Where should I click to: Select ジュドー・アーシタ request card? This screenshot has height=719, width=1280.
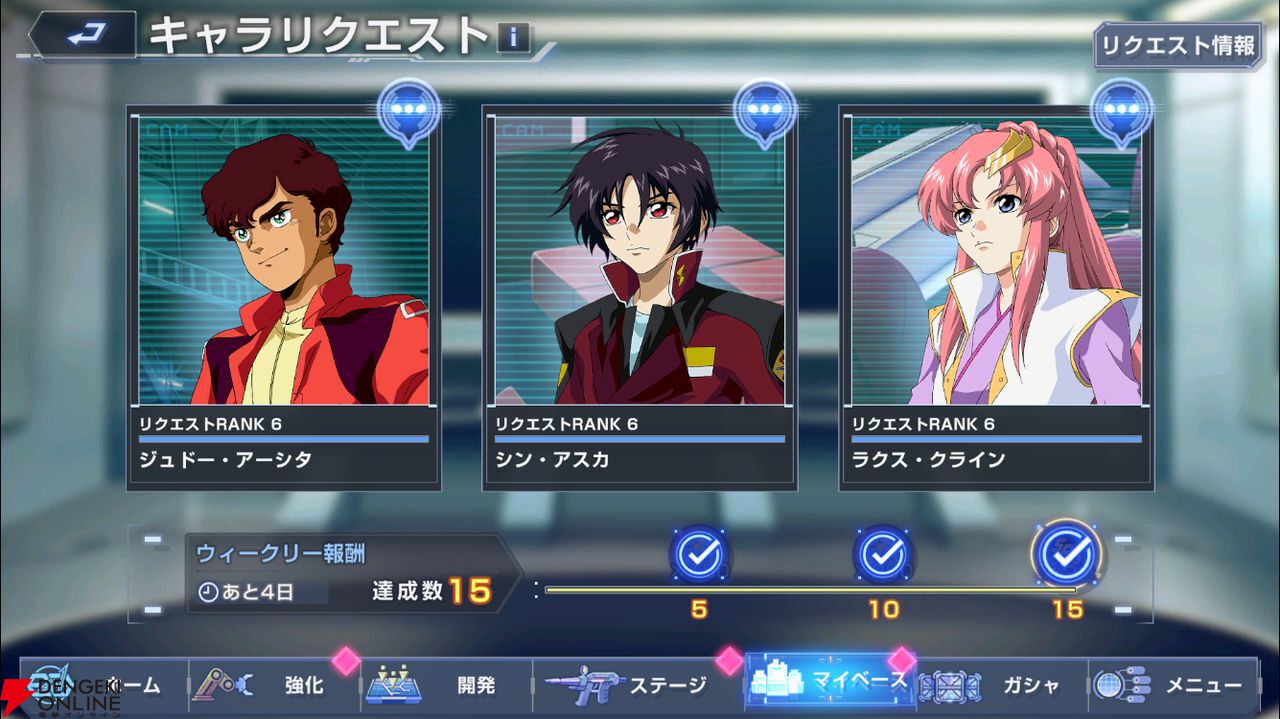[x=284, y=297]
